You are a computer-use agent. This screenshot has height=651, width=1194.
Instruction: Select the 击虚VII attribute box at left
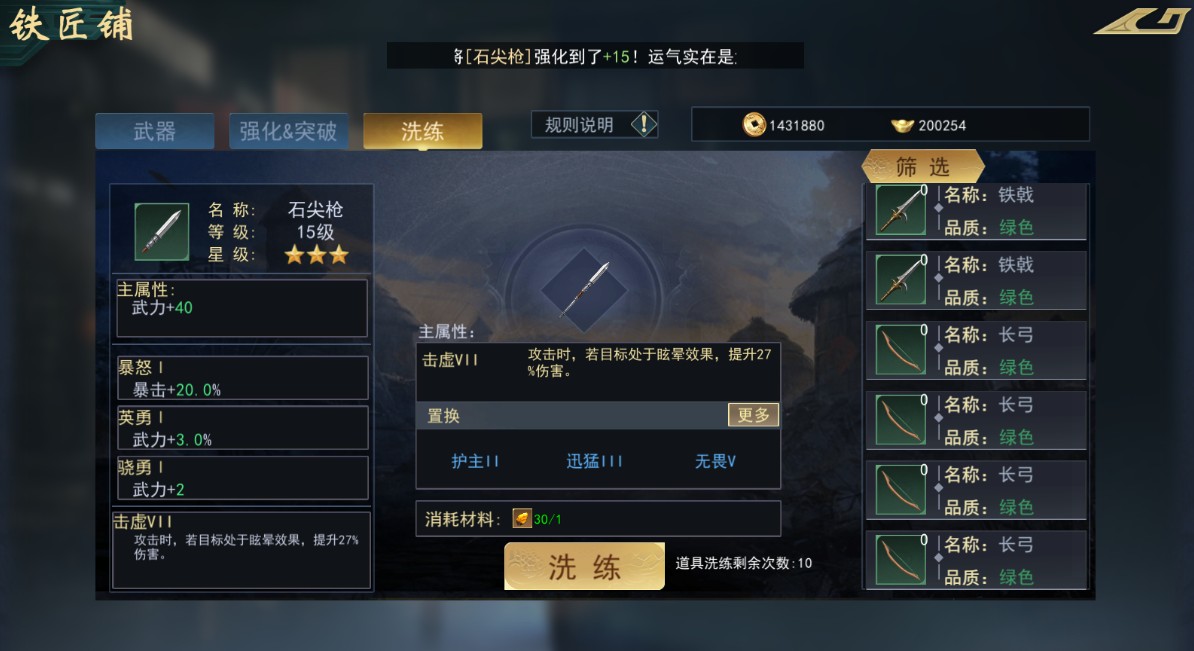(x=241, y=549)
